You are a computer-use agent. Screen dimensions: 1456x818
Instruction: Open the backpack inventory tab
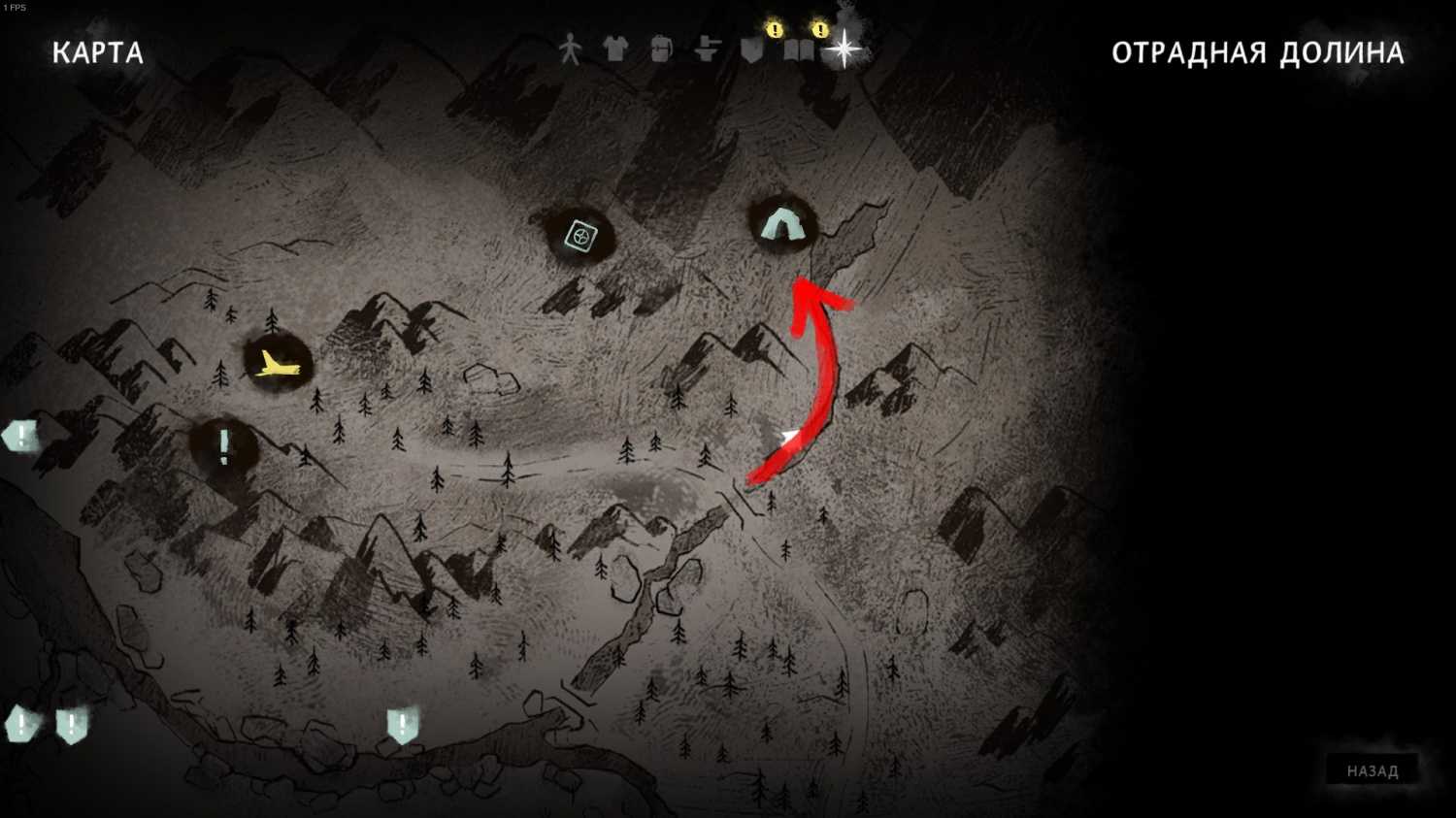coord(661,49)
